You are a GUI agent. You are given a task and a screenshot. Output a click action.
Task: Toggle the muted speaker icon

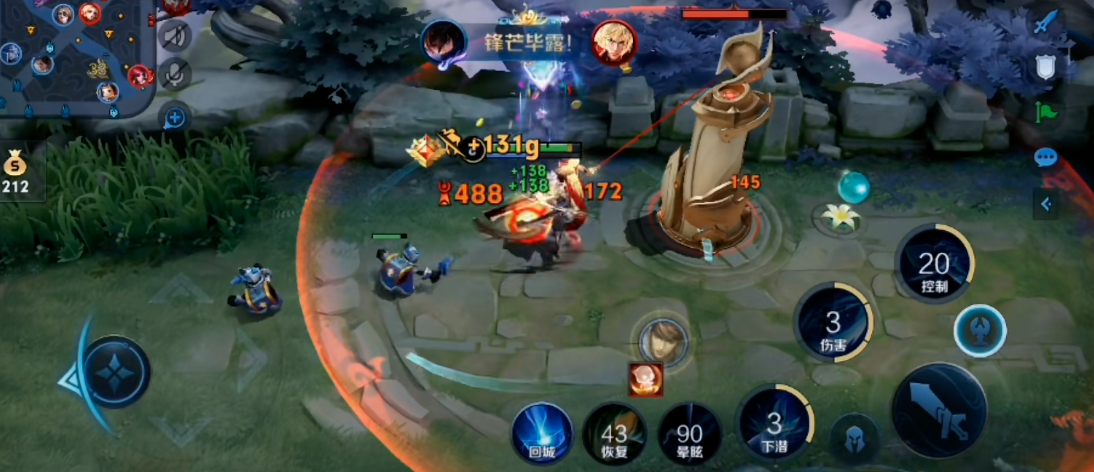tap(176, 37)
